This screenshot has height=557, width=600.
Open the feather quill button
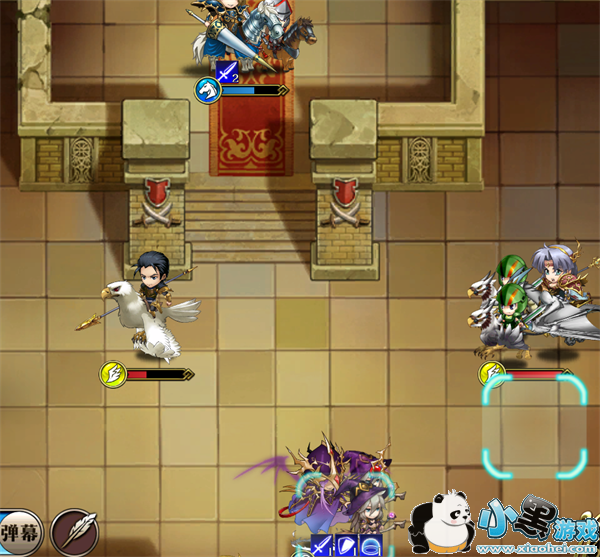[73, 529]
